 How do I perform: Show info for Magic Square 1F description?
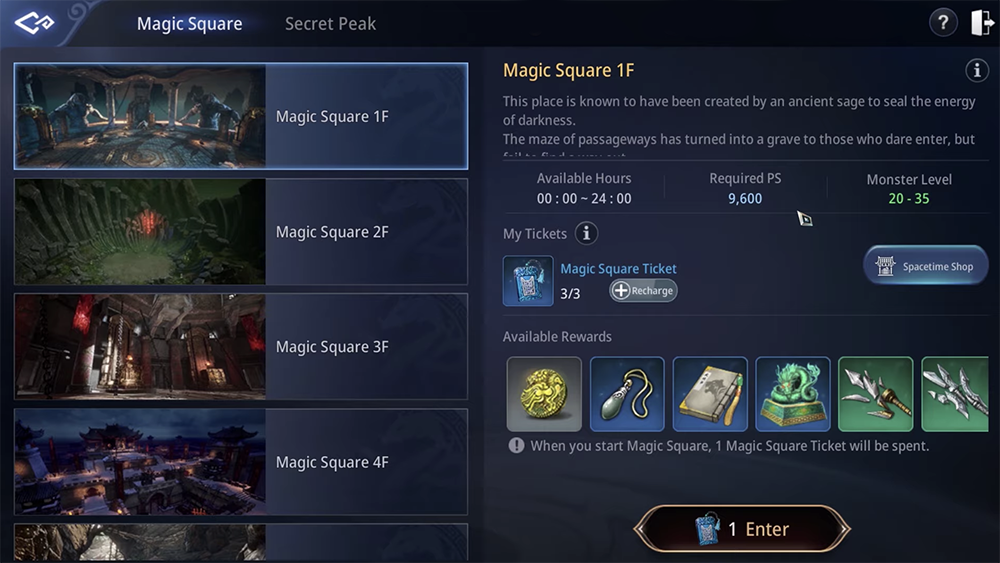[976, 70]
